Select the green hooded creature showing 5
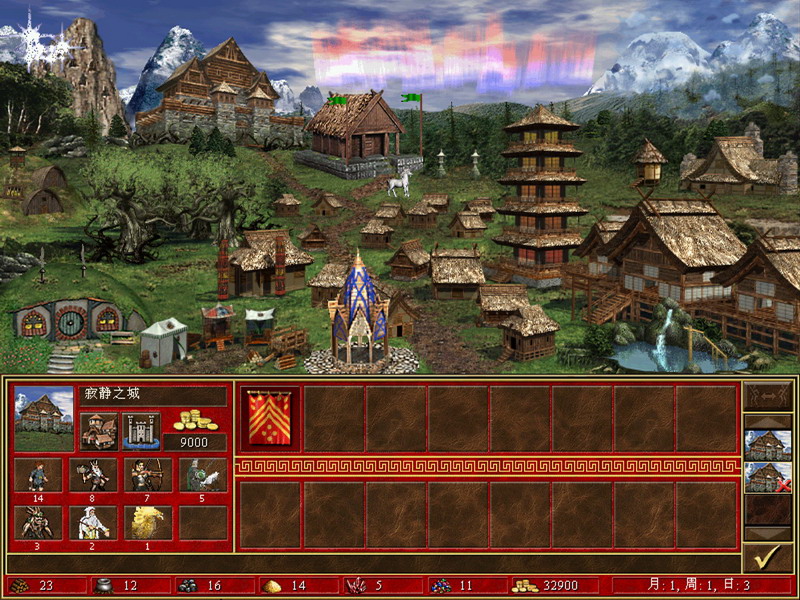800x600 pixels. coord(203,474)
